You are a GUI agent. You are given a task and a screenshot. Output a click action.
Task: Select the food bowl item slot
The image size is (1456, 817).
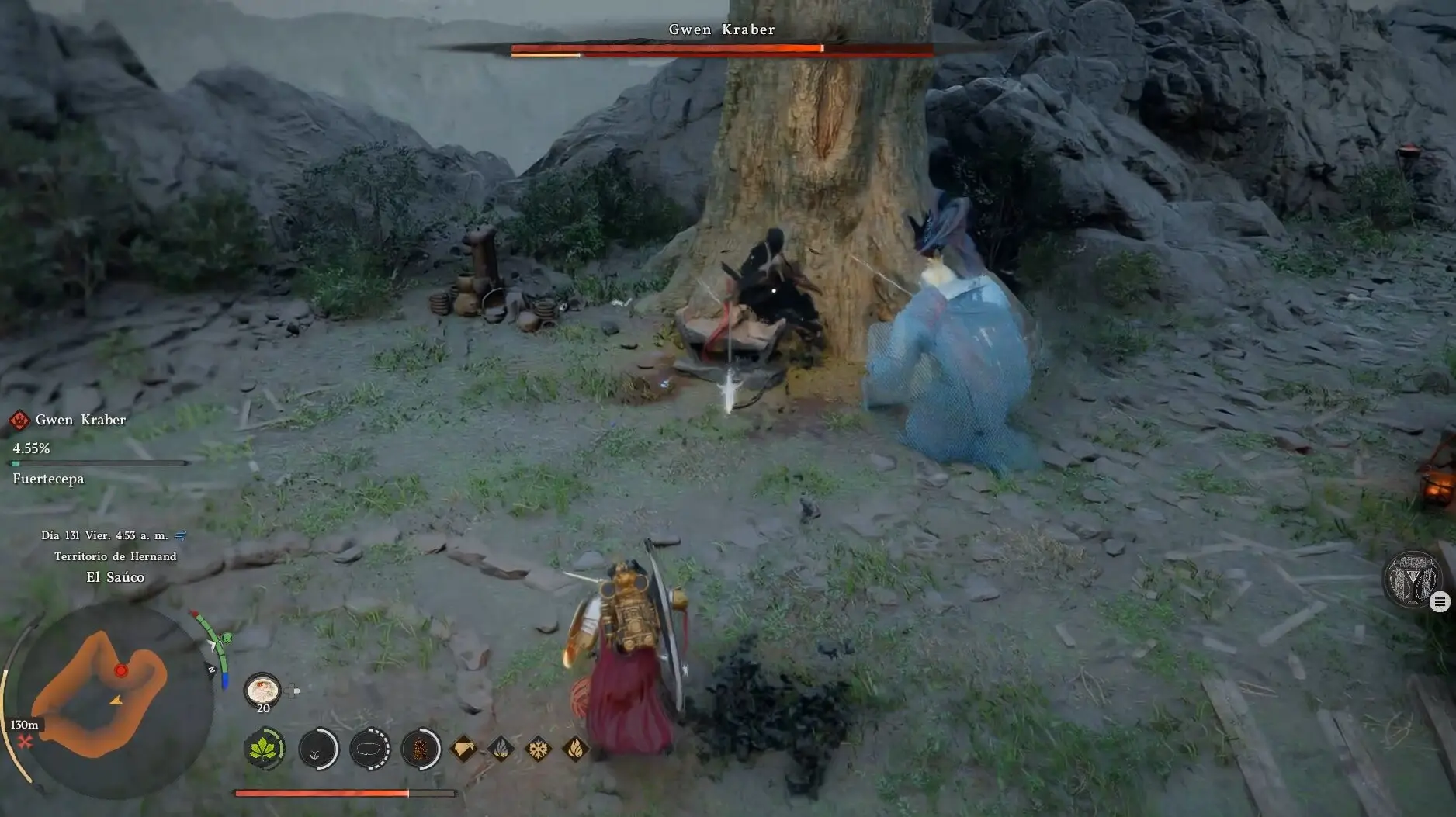[x=262, y=689]
